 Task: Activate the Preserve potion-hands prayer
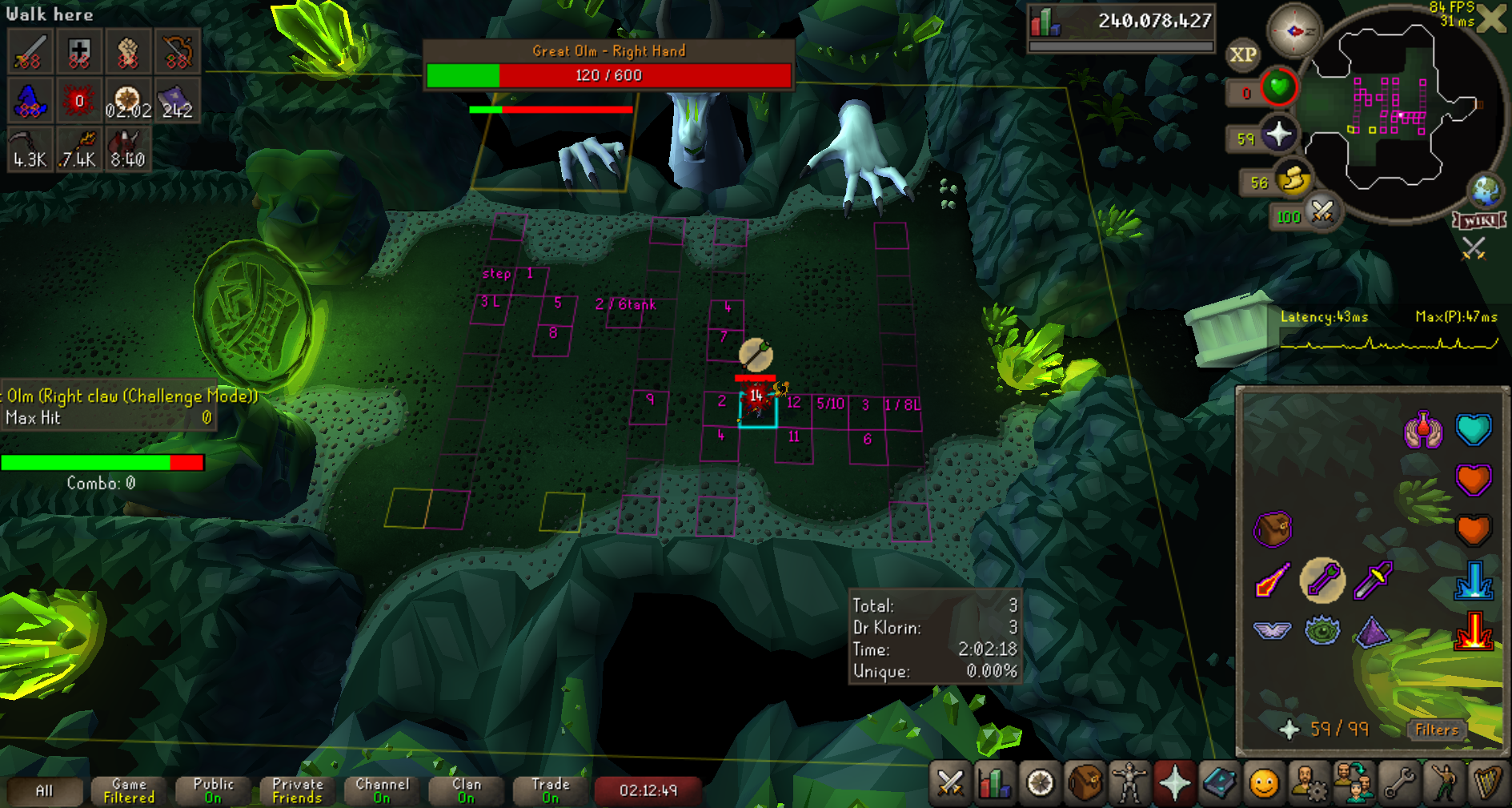tap(1423, 430)
